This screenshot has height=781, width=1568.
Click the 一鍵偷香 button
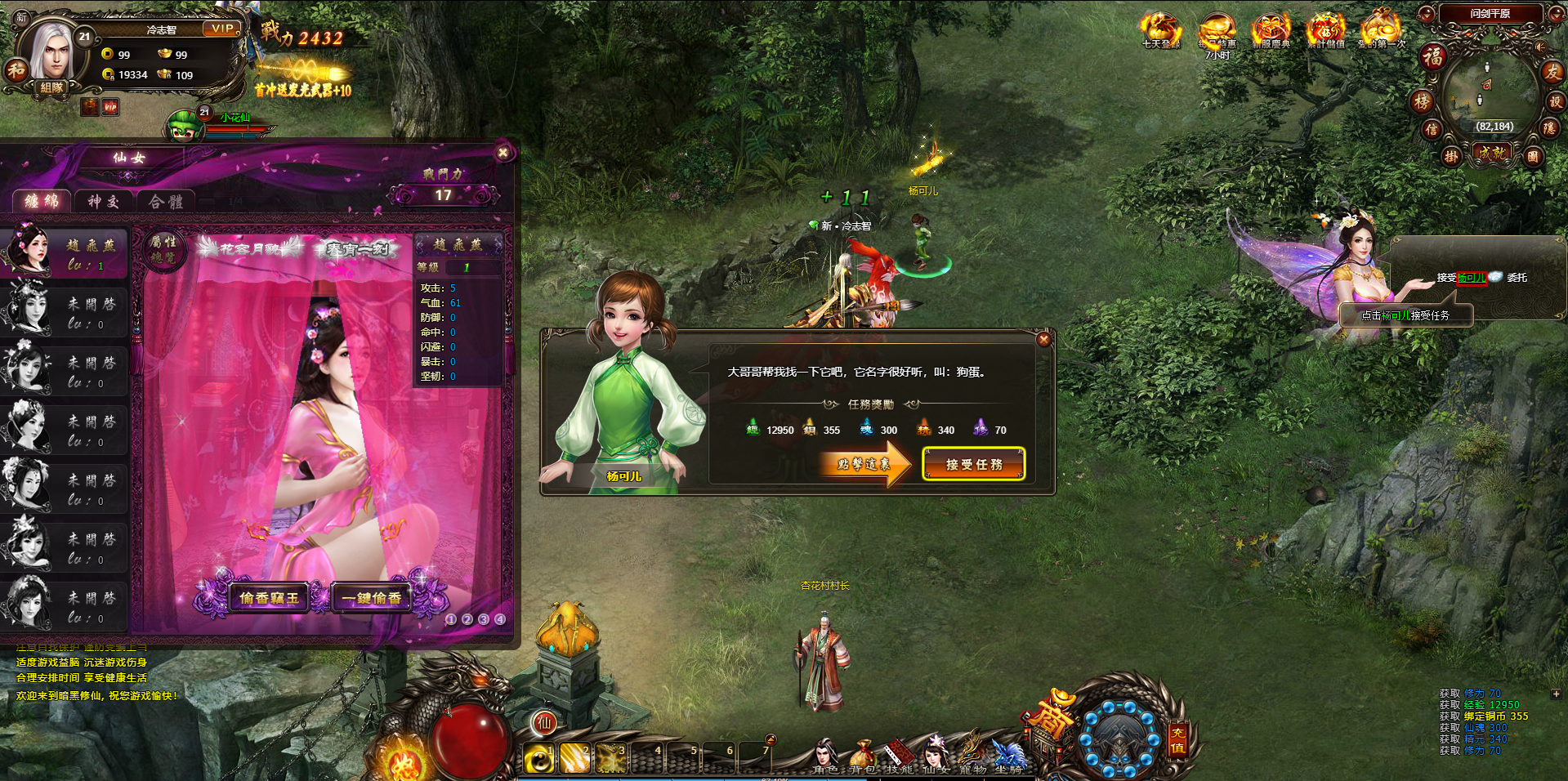(x=372, y=598)
